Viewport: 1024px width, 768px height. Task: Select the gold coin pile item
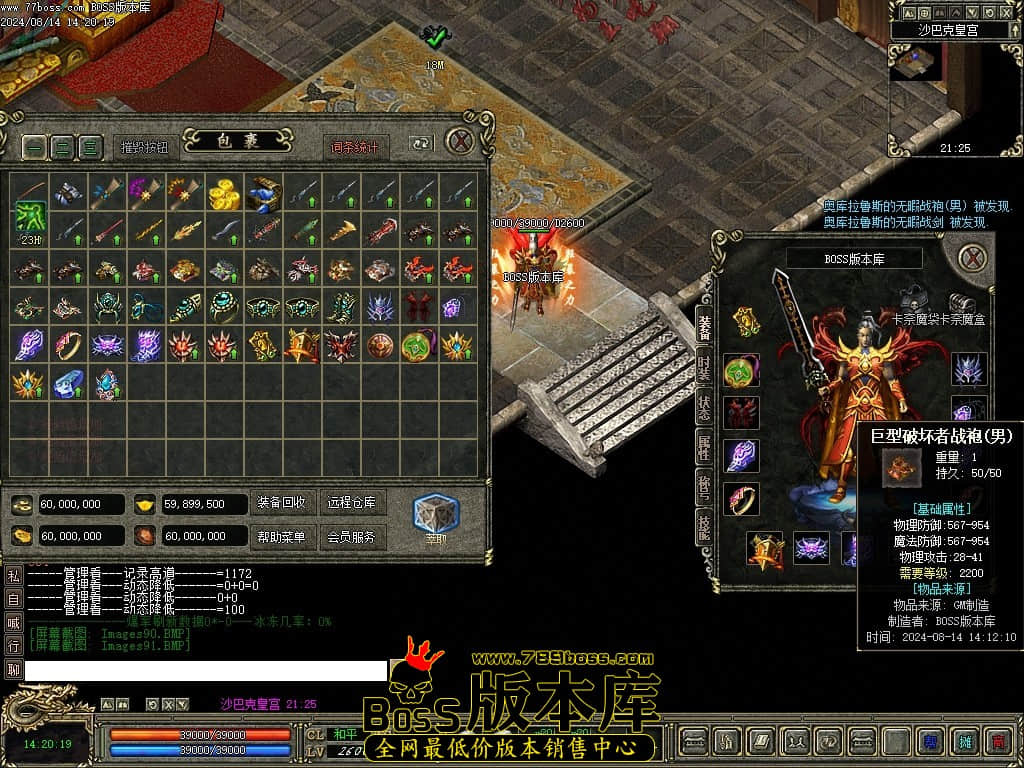pos(224,193)
